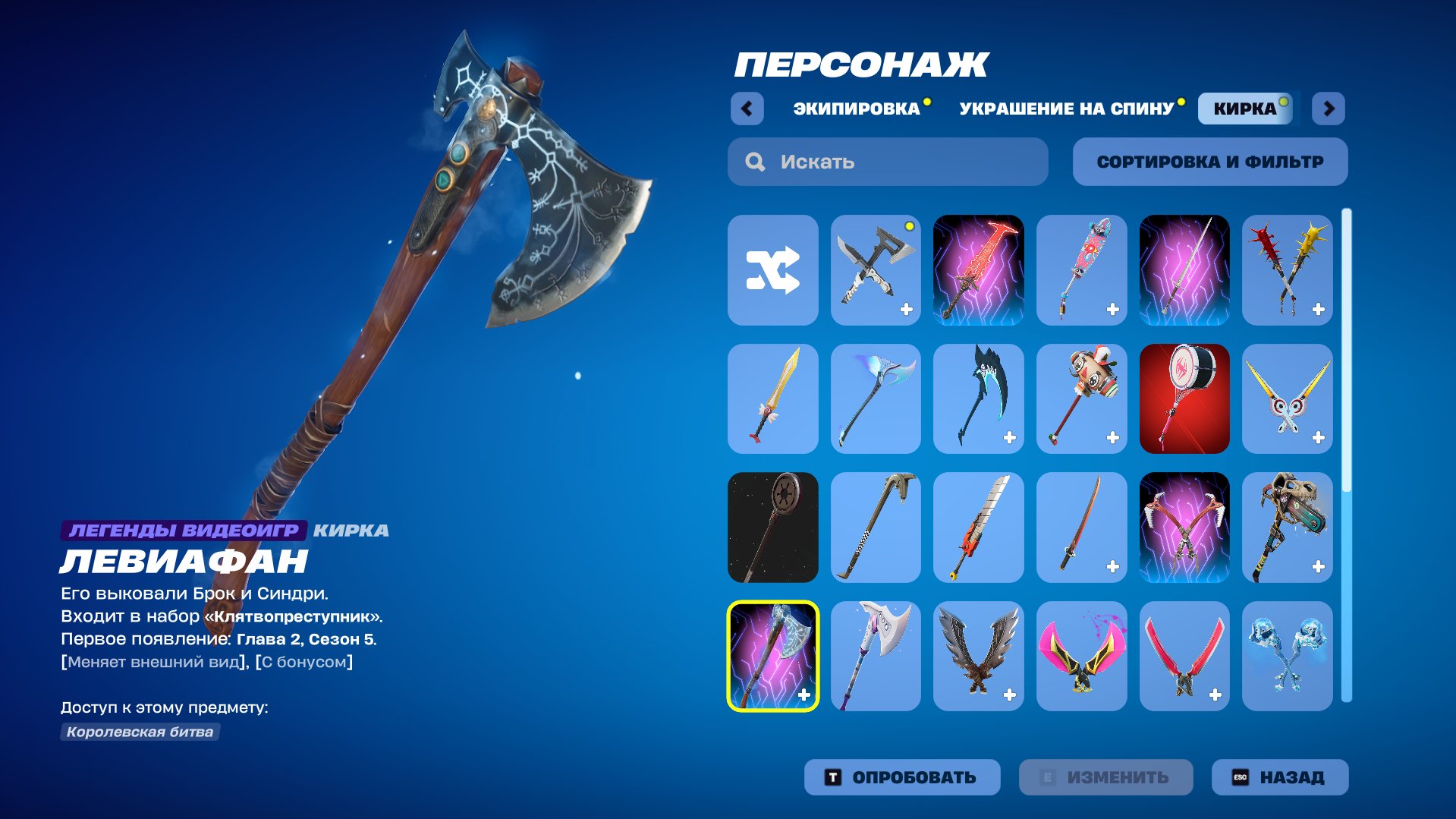Viewport: 1456px width, 819px height.
Task: Select the eagle wing blade pickaxe
Action: coord(978,657)
